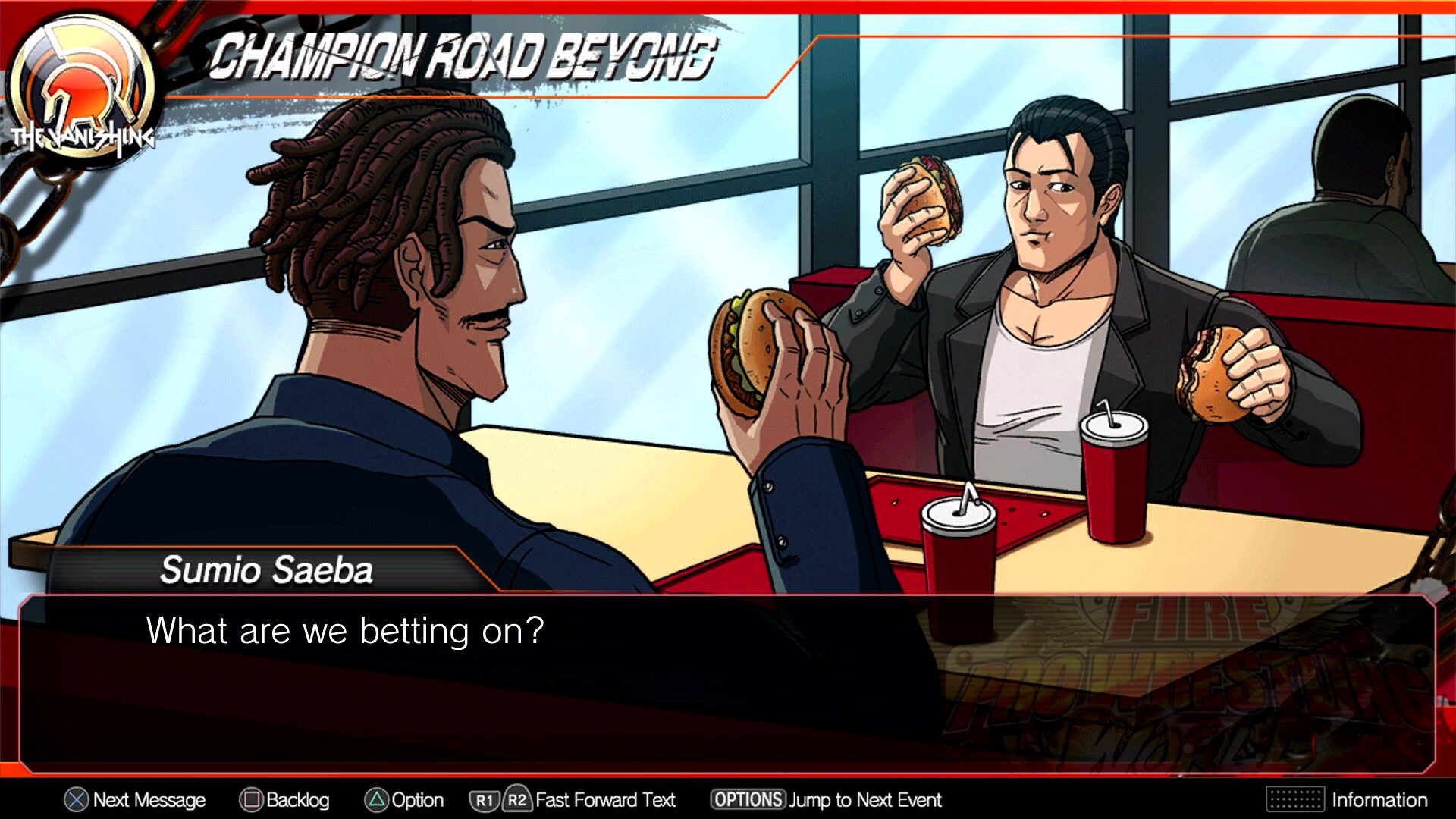Image resolution: width=1456 pixels, height=819 pixels.
Task: Click the OPTIONS button icon
Action: pyautogui.click(x=747, y=800)
